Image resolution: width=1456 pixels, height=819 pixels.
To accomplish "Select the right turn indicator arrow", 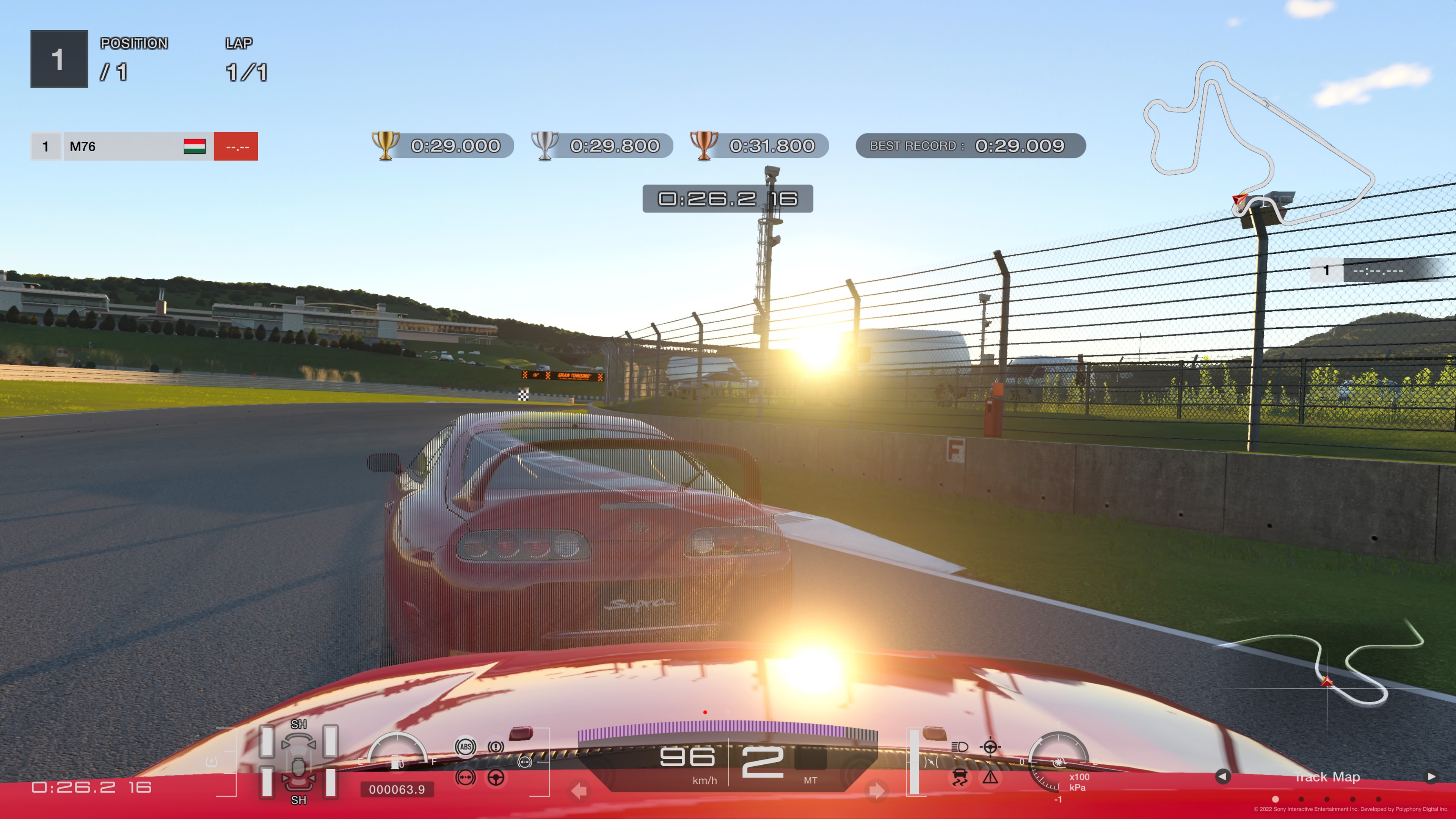I will click(877, 791).
